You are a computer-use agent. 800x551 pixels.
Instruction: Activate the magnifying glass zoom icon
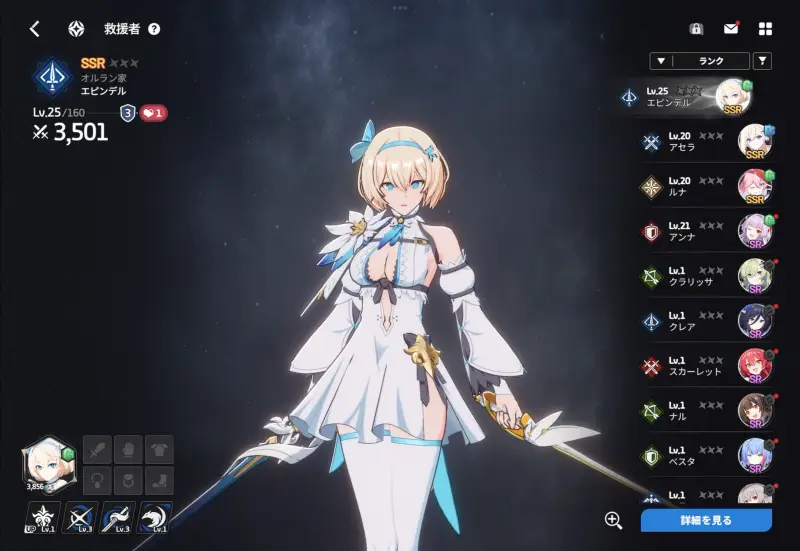(614, 520)
